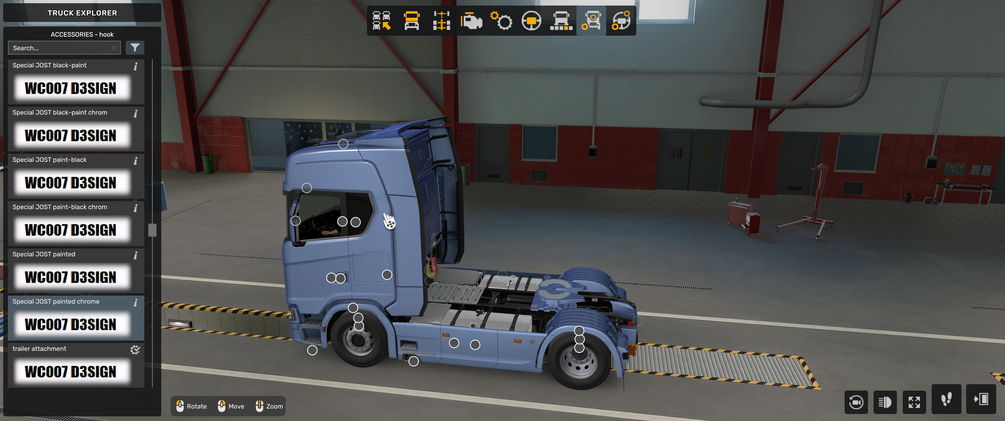
Task: Open the transmission gears category
Action: pos(502,21)
